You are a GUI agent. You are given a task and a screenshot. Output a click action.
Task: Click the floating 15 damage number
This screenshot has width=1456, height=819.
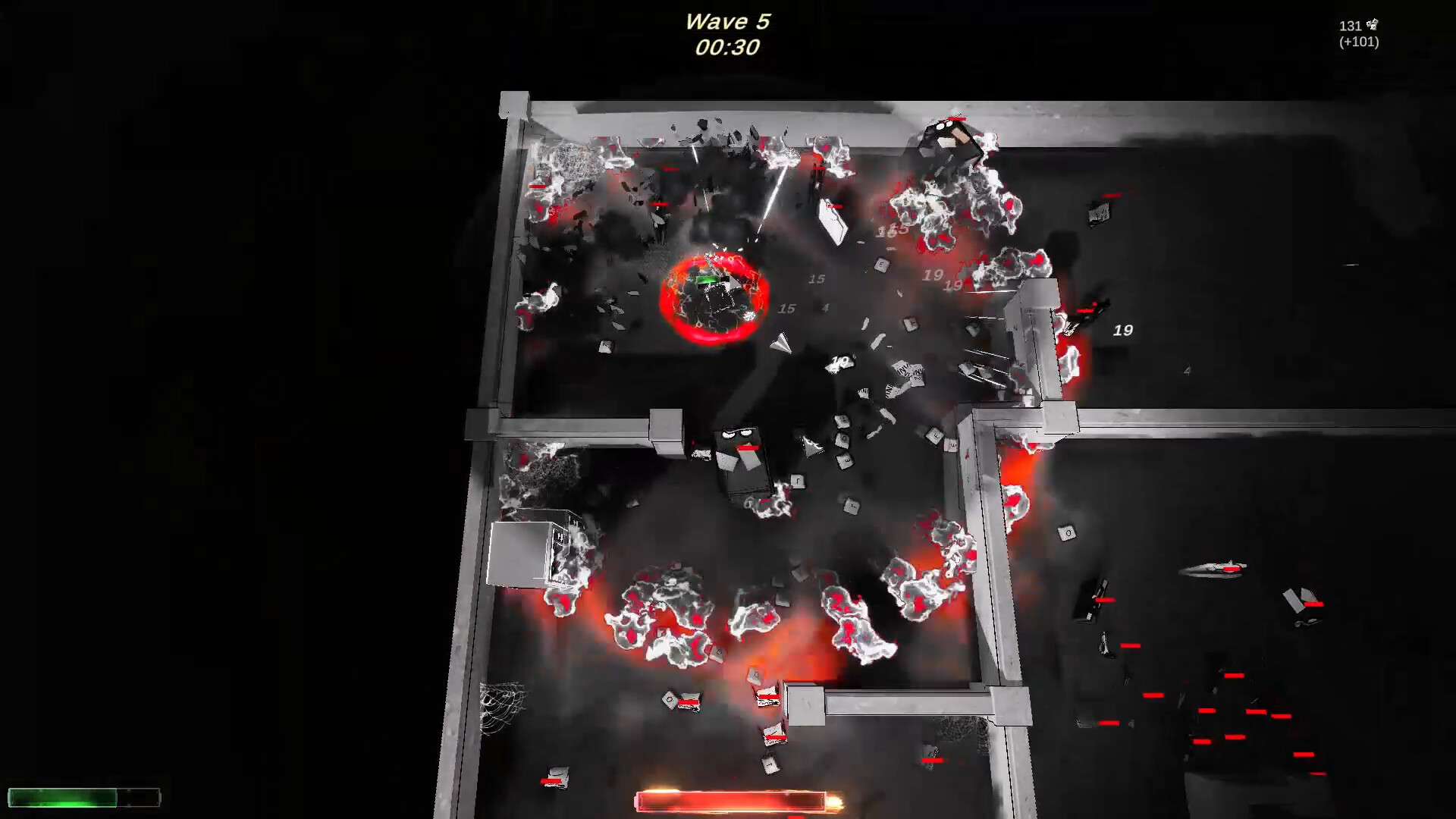[x=817, y=279]
